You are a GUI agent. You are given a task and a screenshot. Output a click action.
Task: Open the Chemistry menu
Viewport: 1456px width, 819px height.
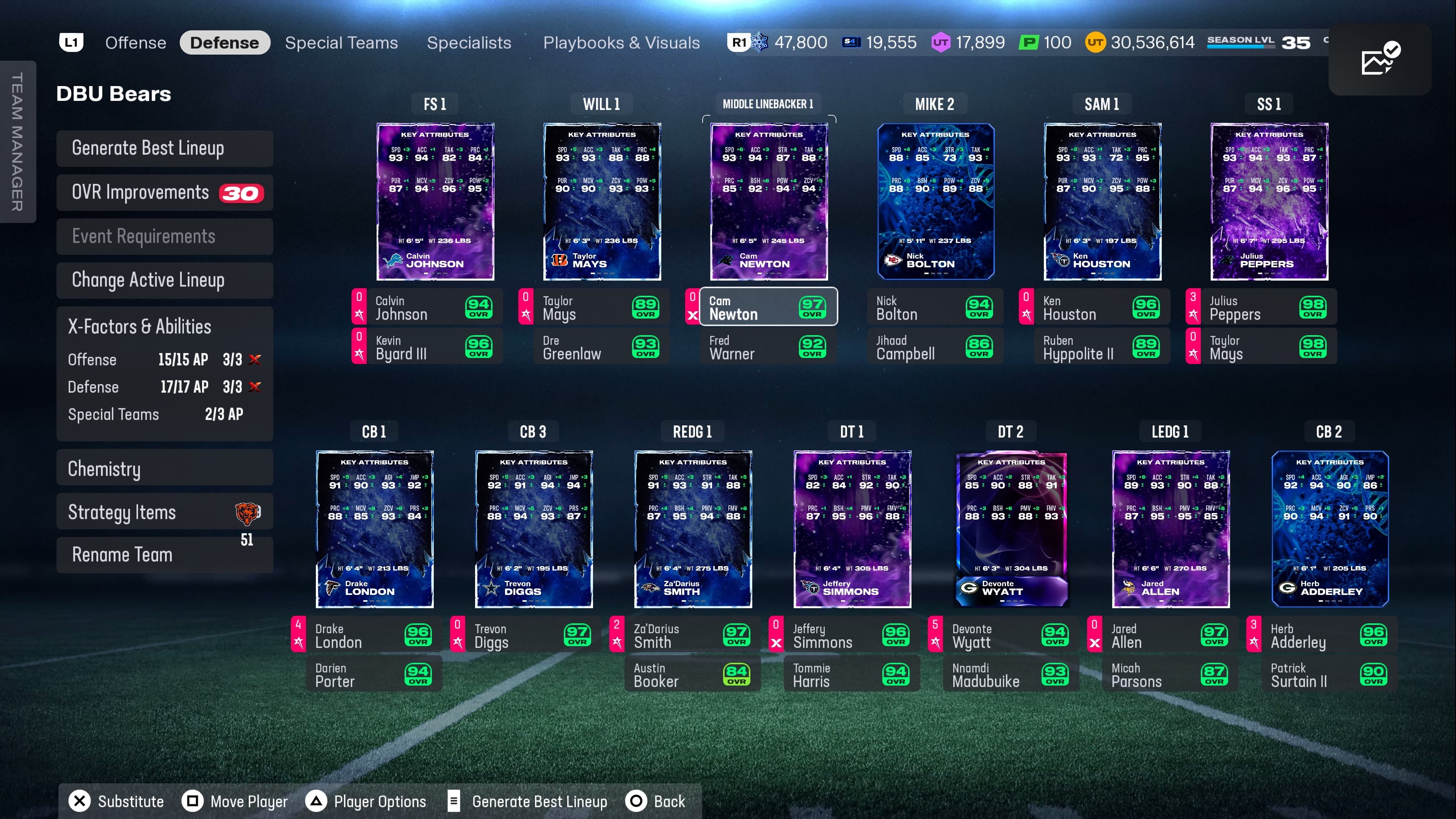pos(165,469)
